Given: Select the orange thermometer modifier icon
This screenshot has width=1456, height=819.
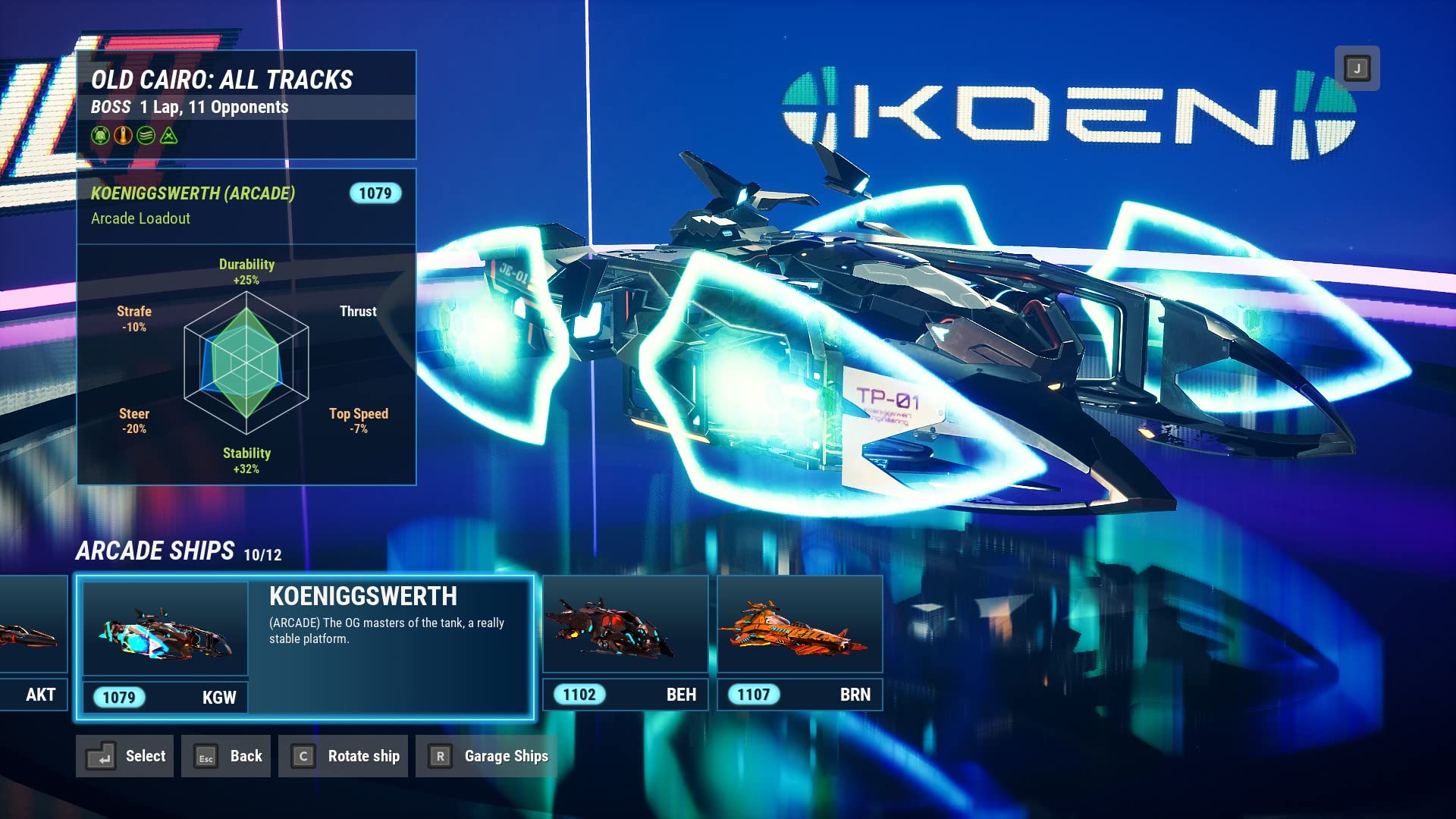Looking at the screenshot, I should 122,136.
